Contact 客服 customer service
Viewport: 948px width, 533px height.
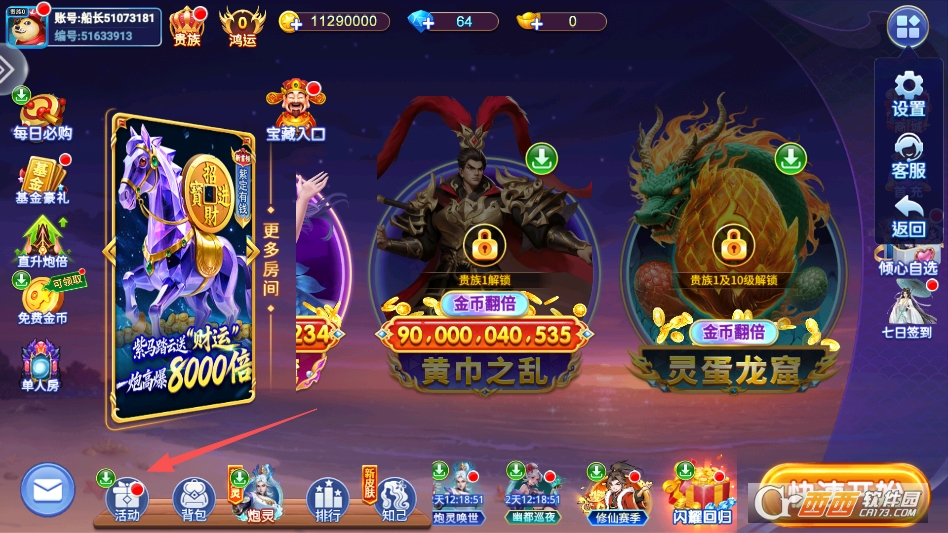908,154
